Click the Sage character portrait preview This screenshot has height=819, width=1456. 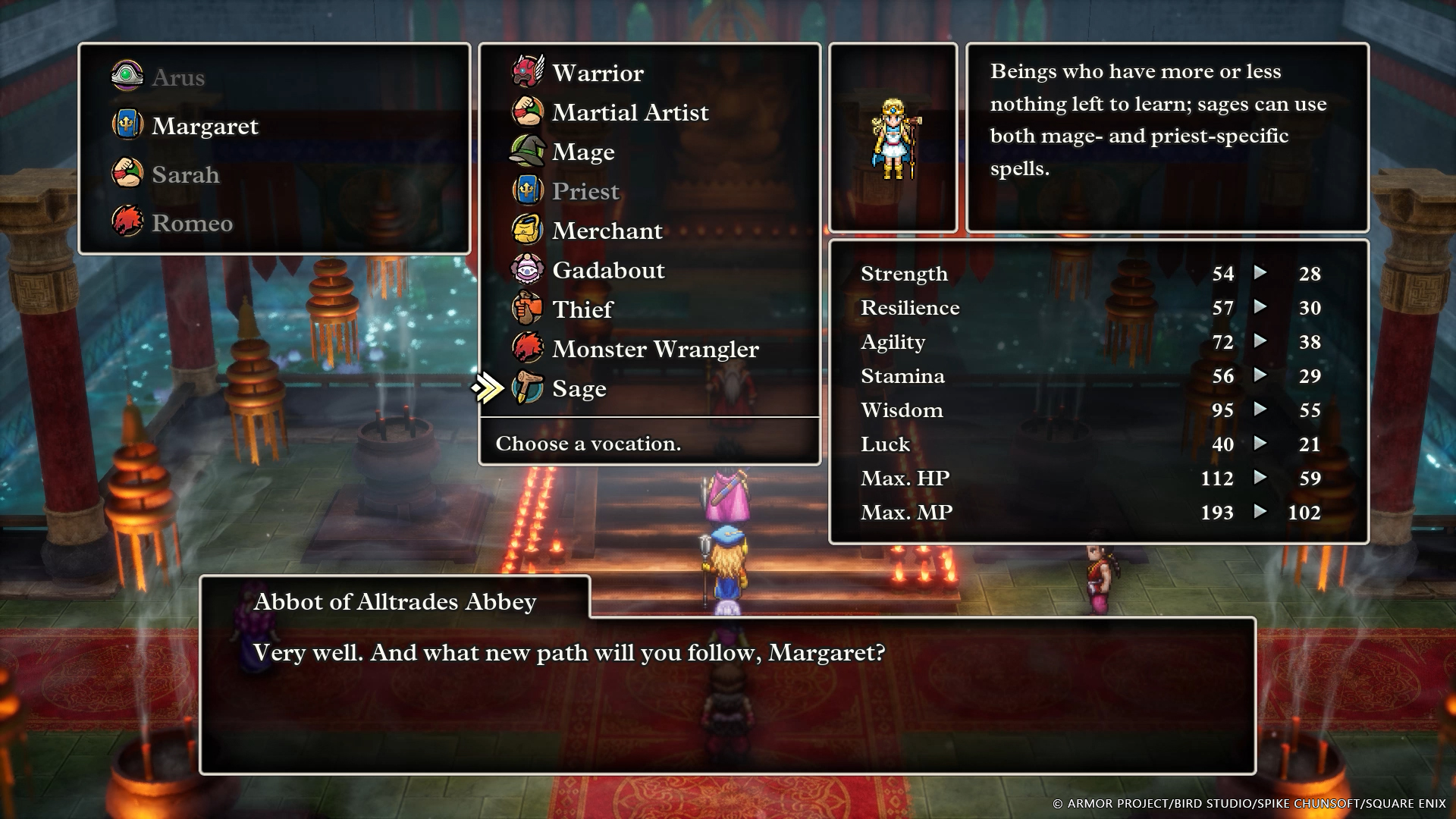pos(893,138)
